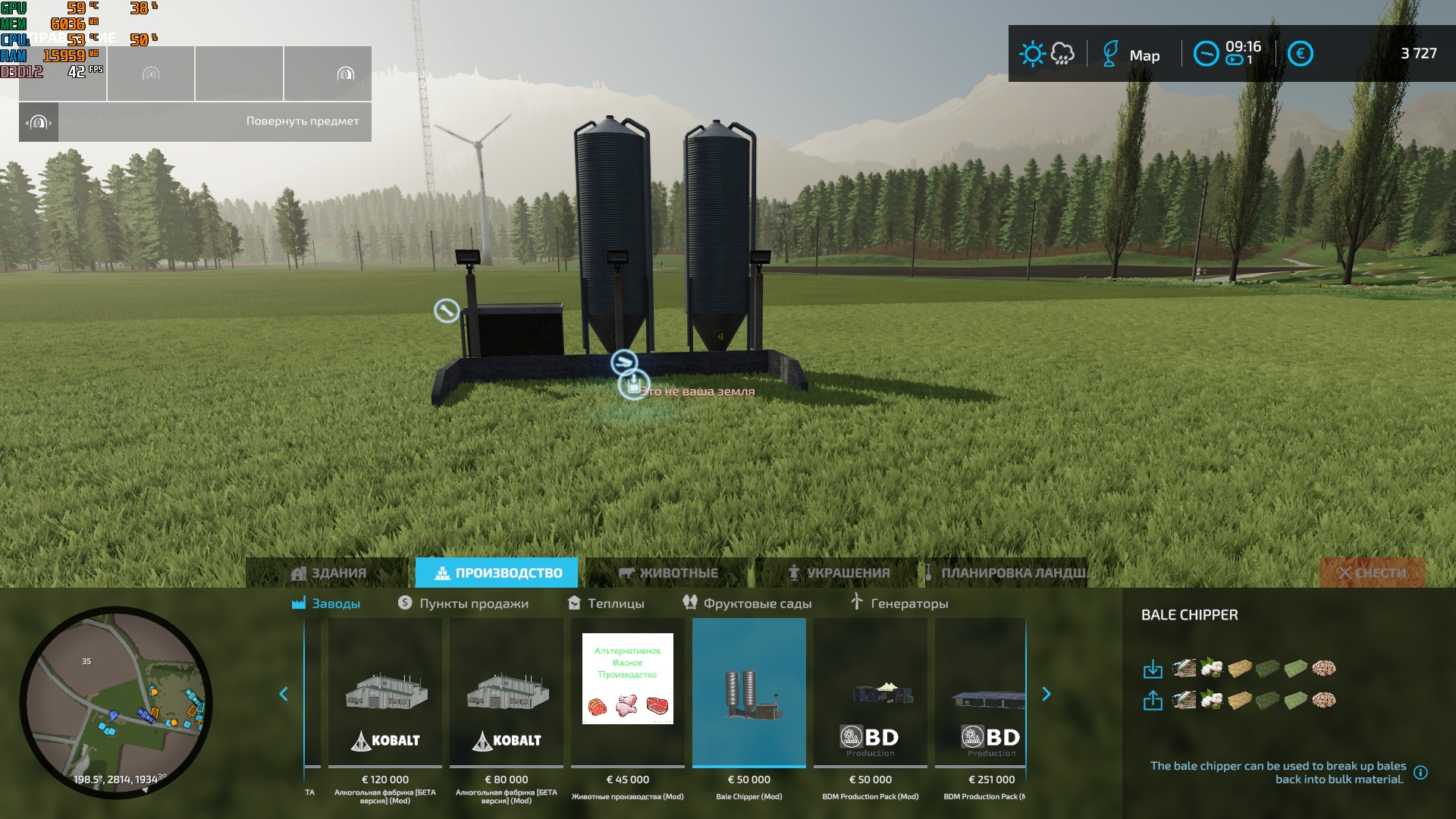The height and width of the screenshot is (819, 1456).
Task: Click the input arrow icon in the Bale Chipper recipe
Action: (1154, 670)
